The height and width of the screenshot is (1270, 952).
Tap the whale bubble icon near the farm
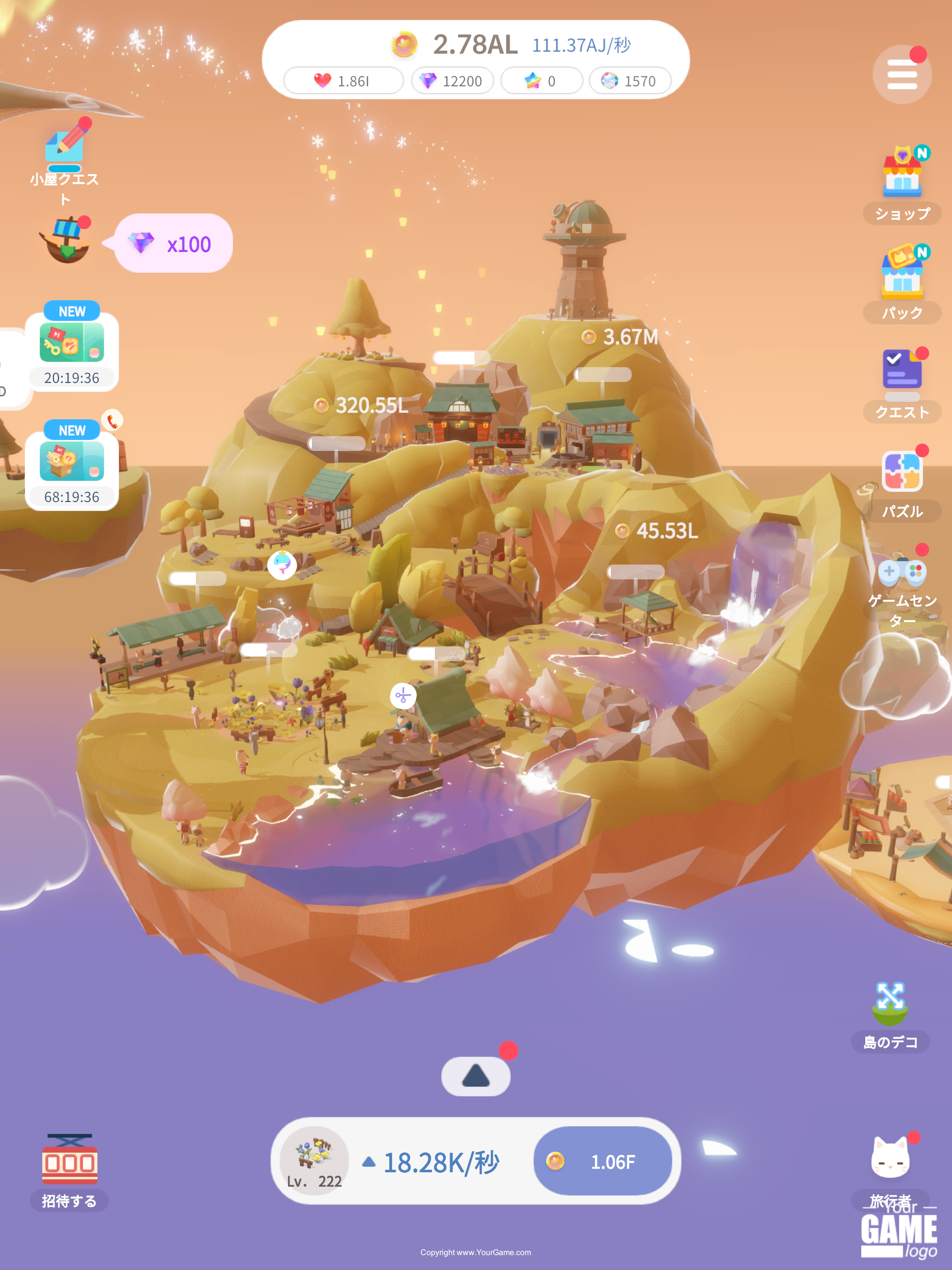[x=281, y=565]
